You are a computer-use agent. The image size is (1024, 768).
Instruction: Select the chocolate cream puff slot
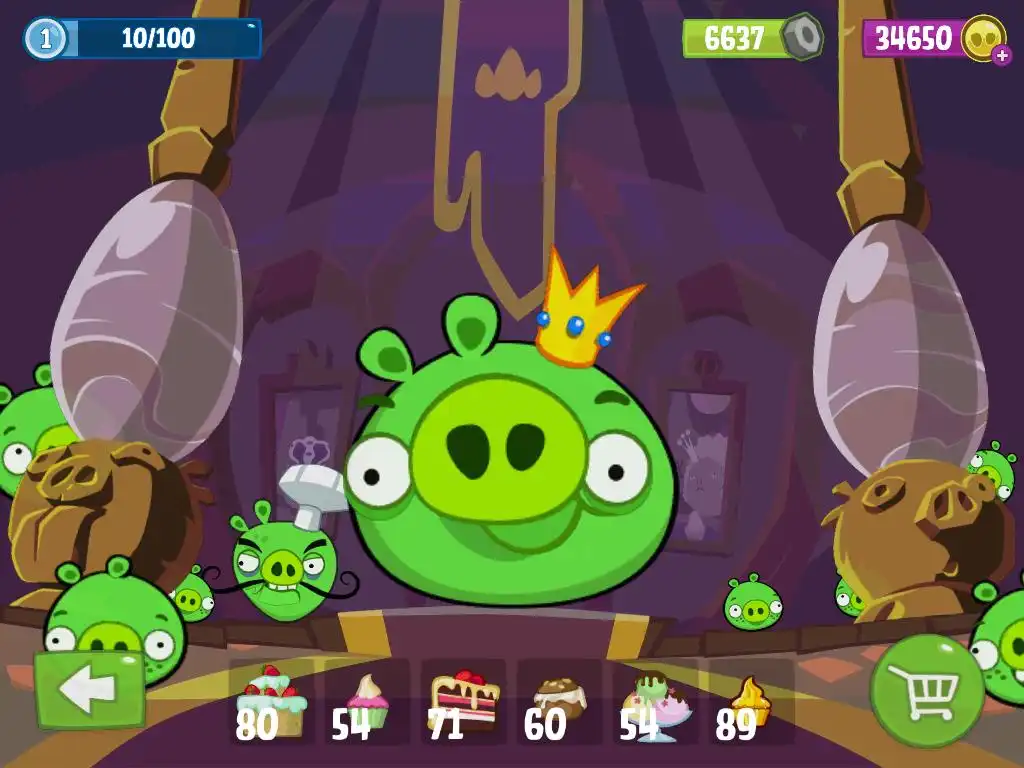pos(559,702)
